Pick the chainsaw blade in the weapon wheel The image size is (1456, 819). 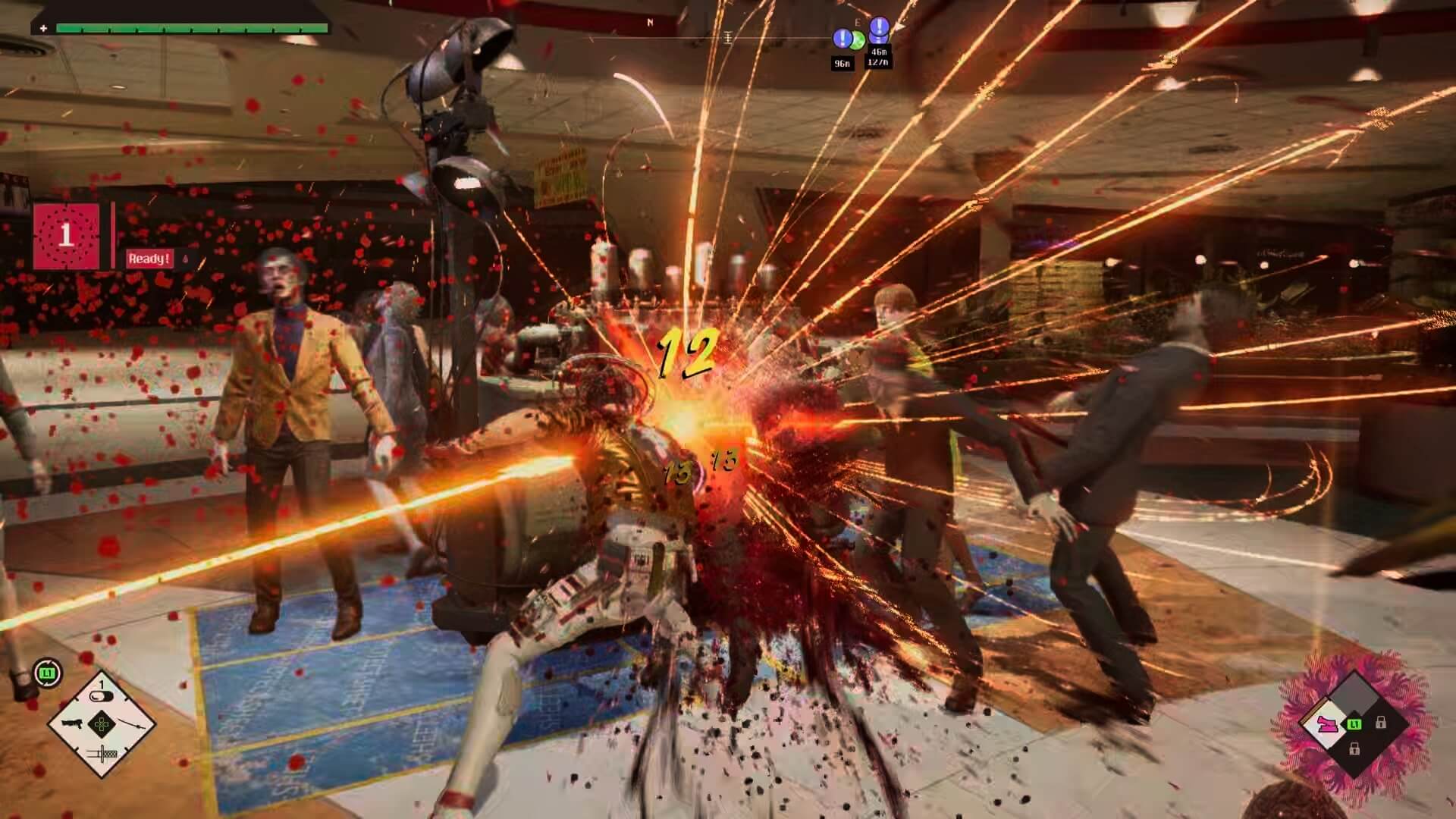(x=102, y=752)
